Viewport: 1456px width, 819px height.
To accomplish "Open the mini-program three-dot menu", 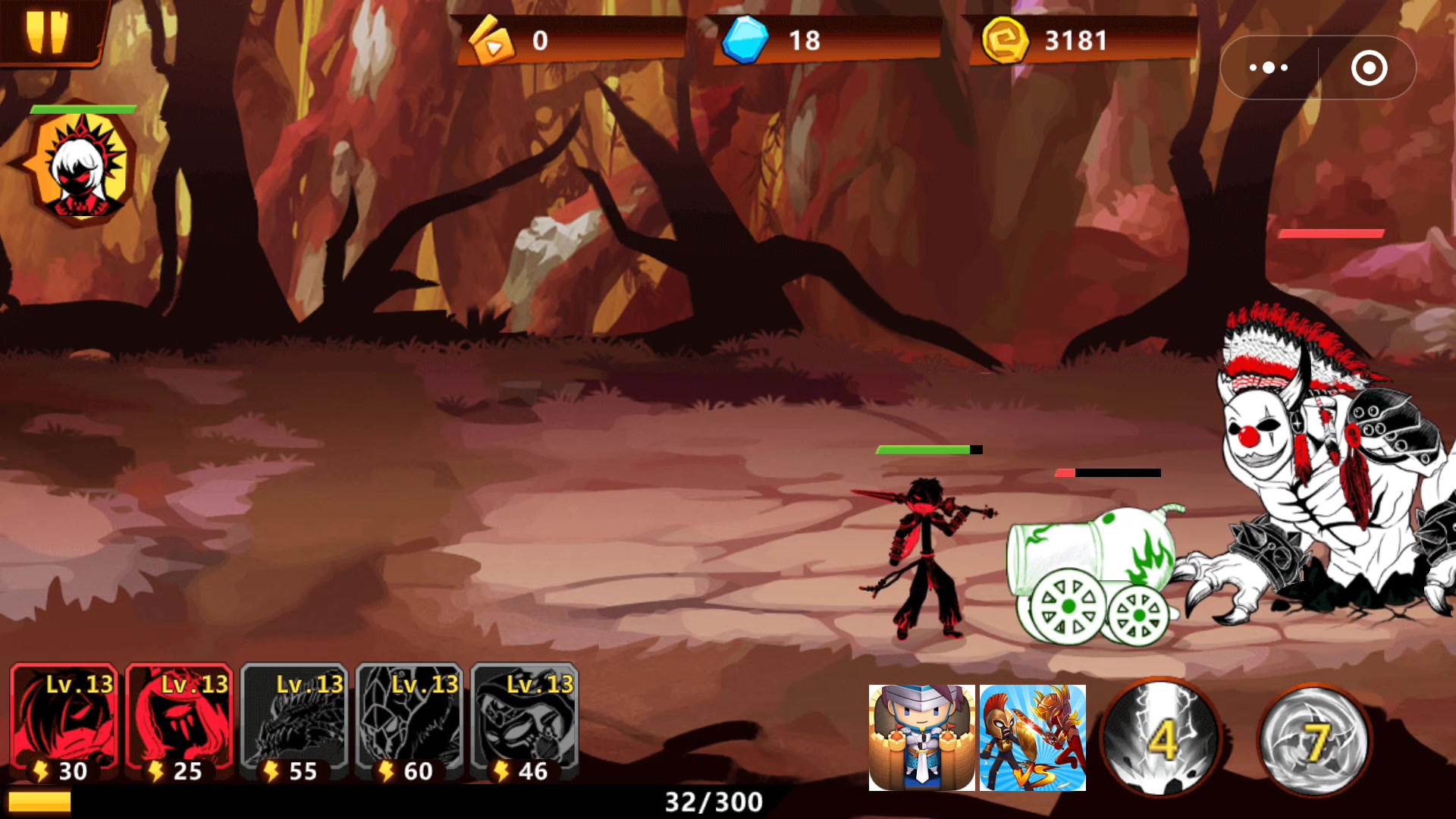I will point(1269,68).
